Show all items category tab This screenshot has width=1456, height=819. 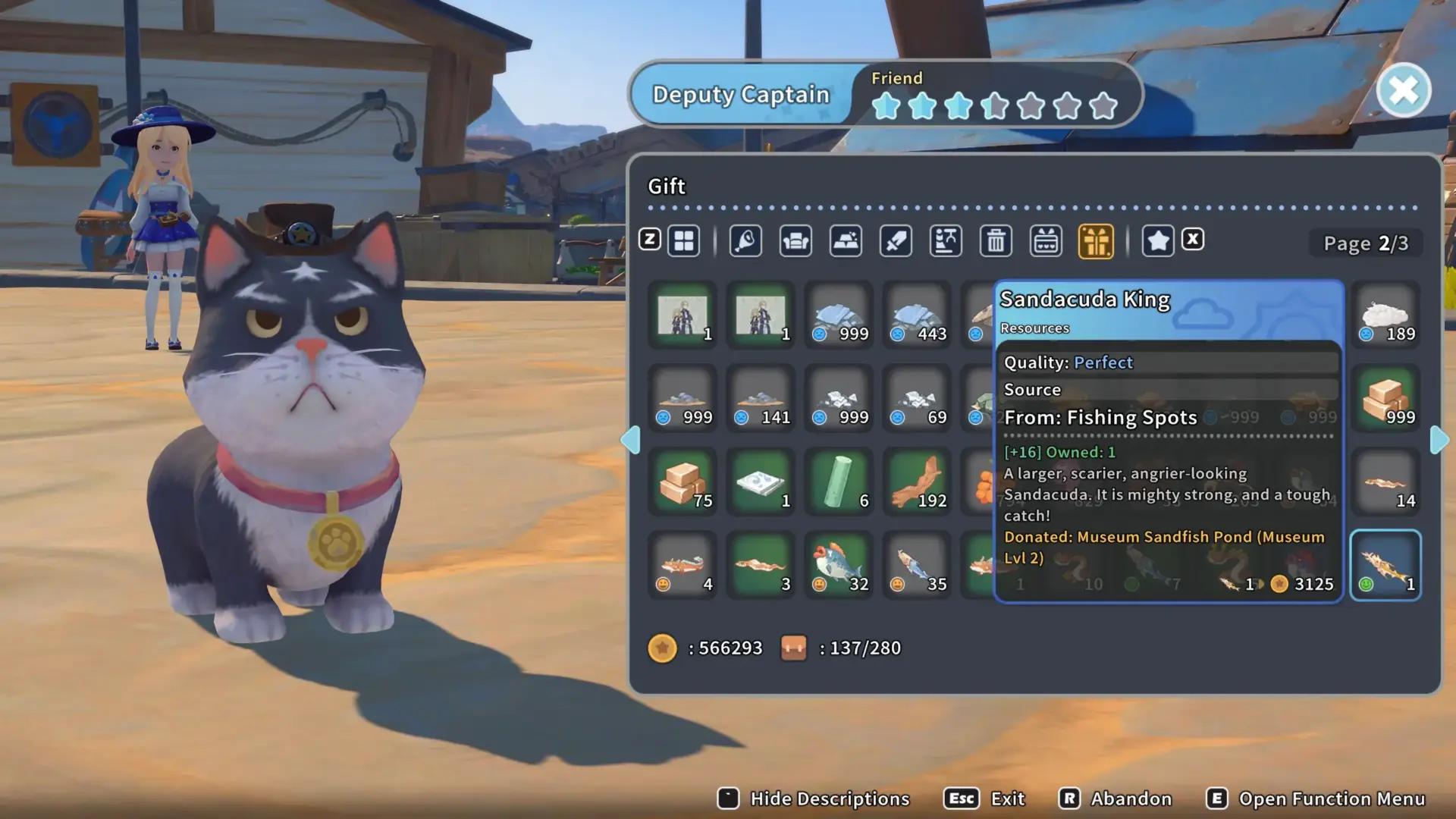(684, 241)
